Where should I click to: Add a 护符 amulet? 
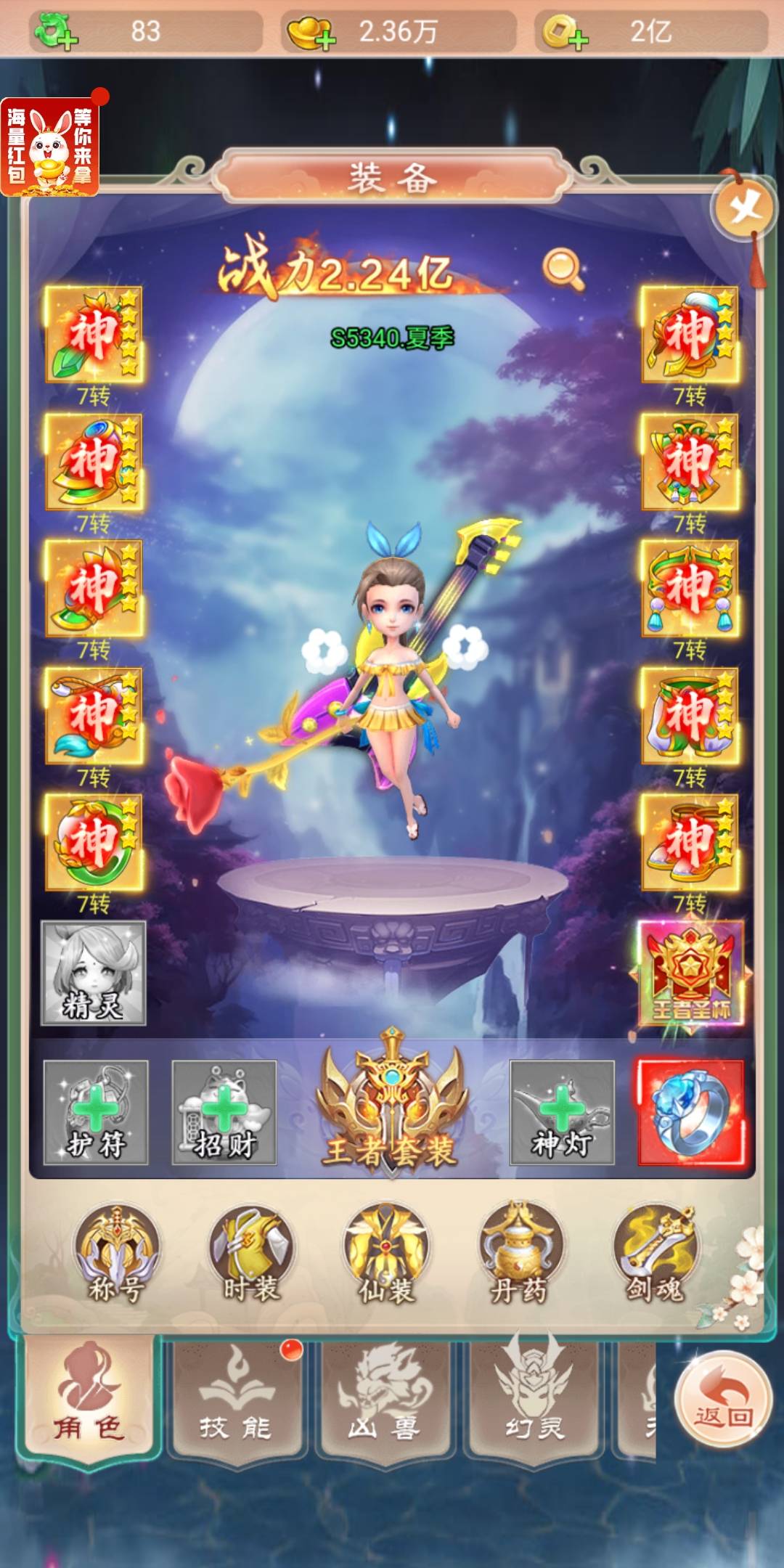pos(96,1112)
